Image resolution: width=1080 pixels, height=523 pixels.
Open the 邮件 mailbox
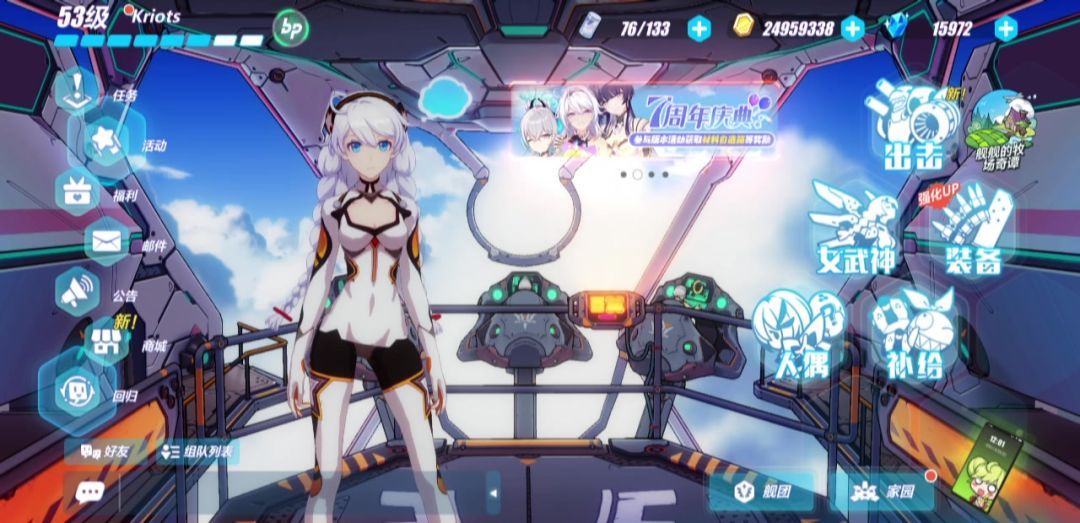pyautogui.click(x=106, y=242)
